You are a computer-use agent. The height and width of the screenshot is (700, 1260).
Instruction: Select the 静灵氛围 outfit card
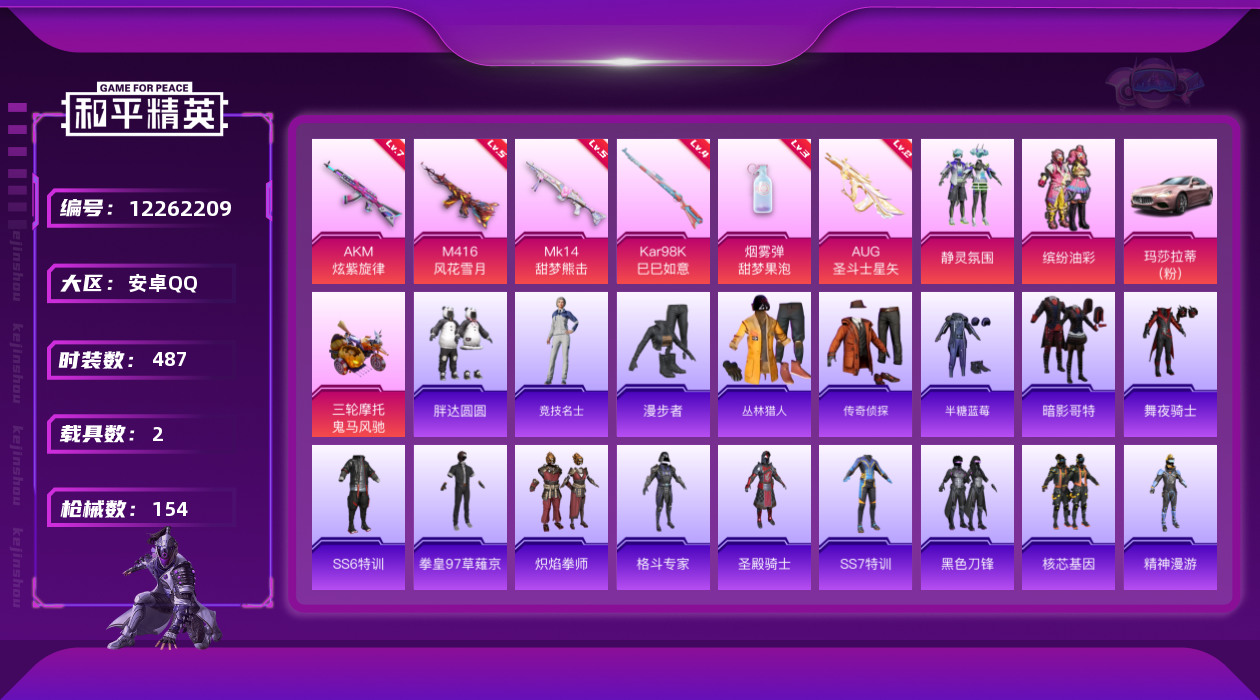tap(967, 210)
